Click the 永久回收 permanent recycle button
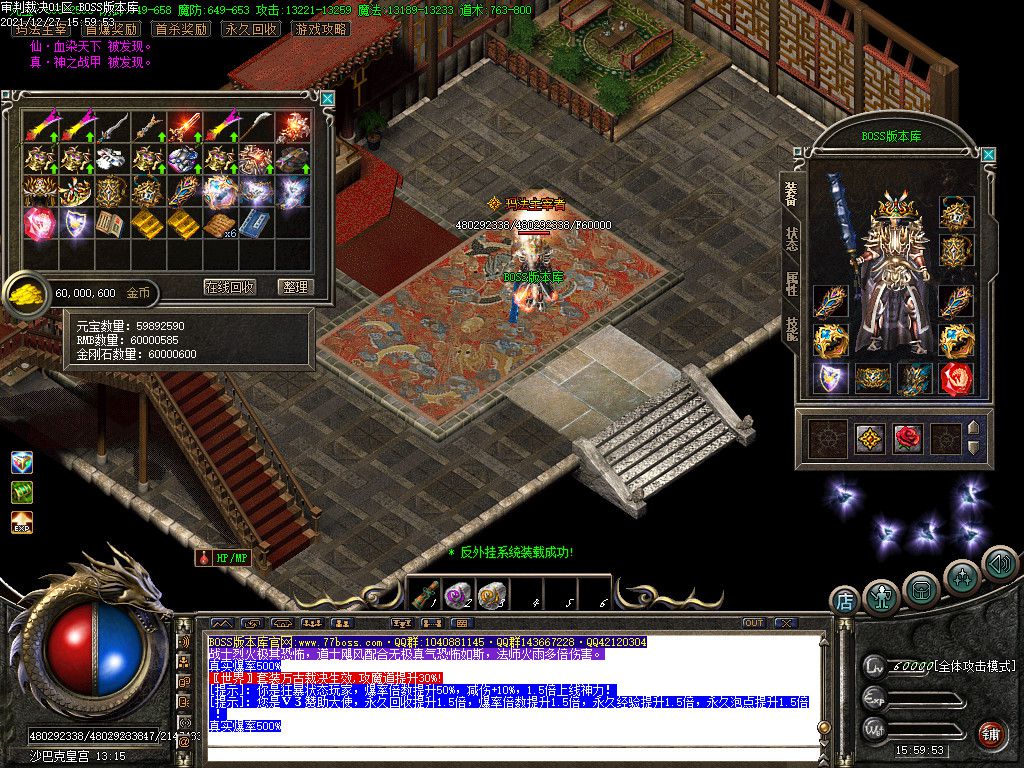This screenshot has height=768, width=1024. point(250,29)
